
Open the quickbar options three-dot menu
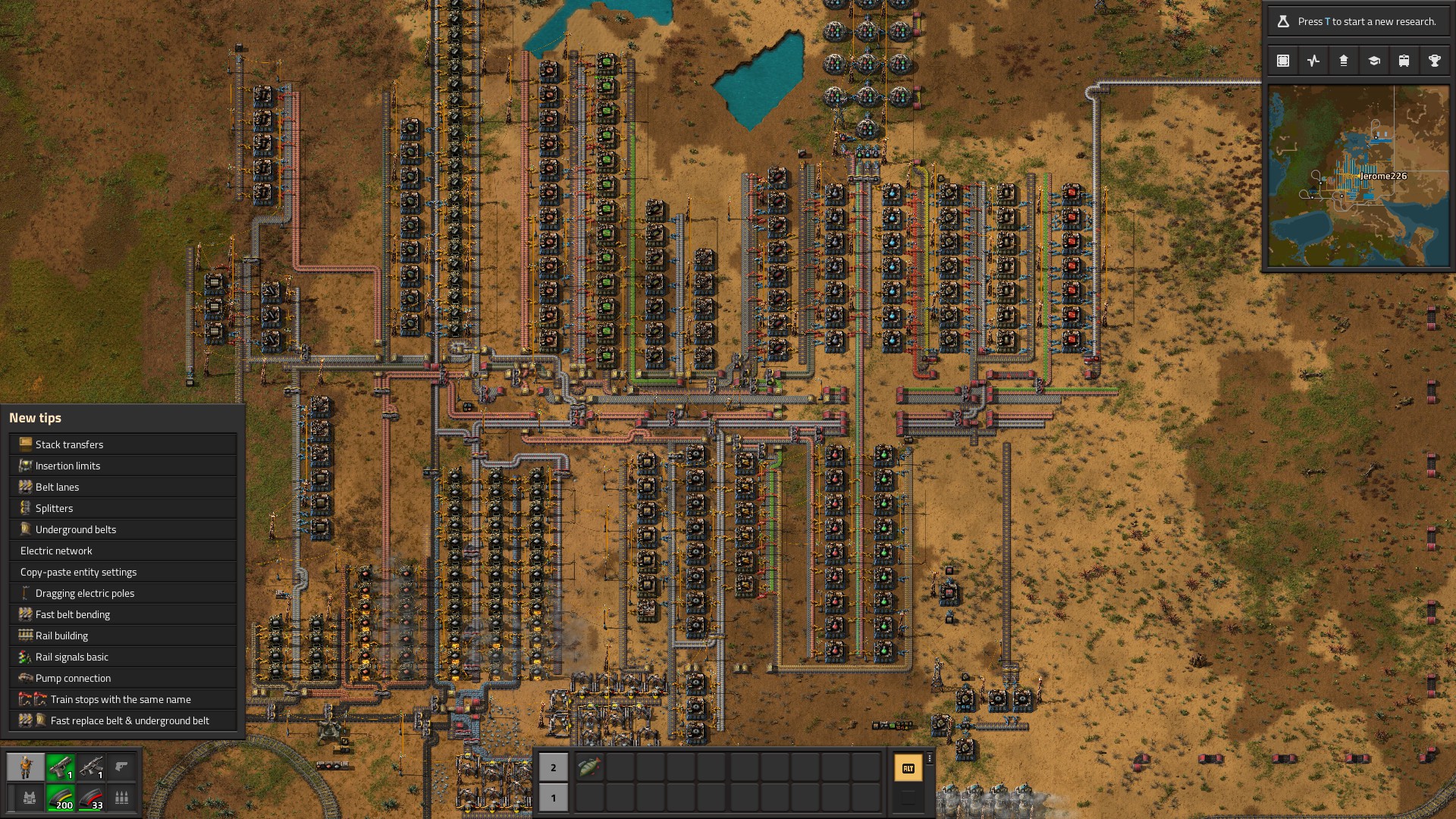click(929, 758)
